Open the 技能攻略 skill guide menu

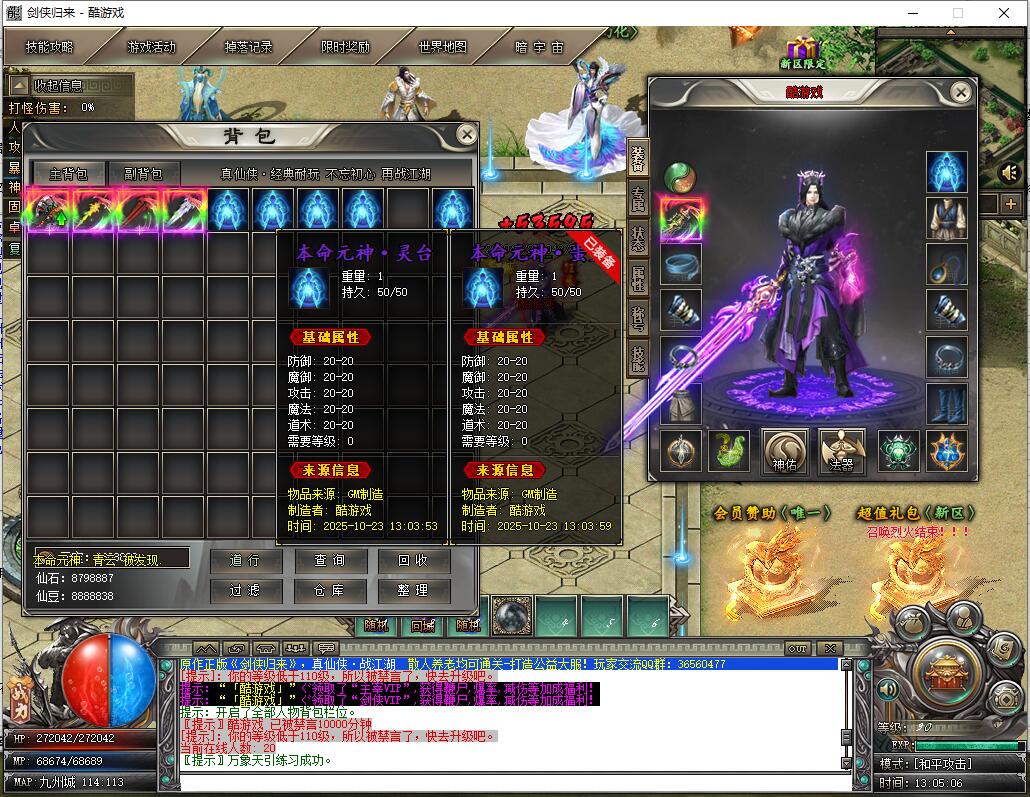pos(50,47)
